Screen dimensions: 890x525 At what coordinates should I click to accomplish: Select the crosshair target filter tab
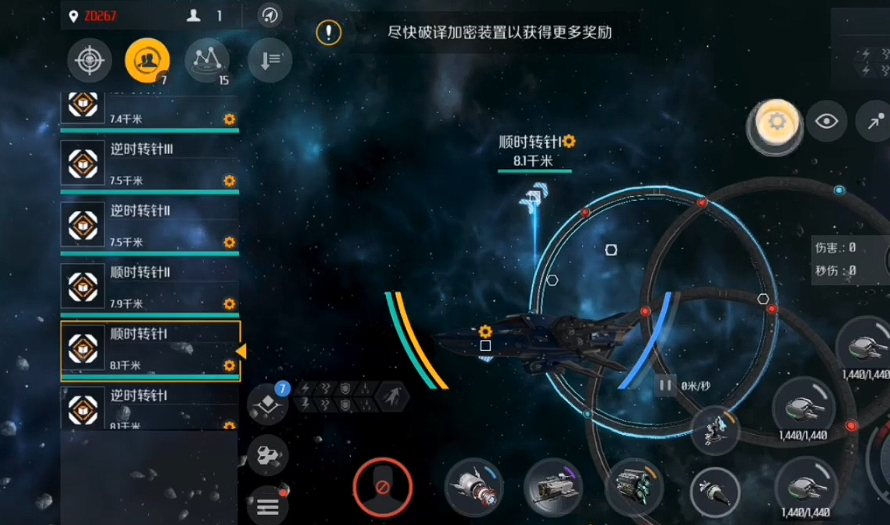tap(89, 61)
